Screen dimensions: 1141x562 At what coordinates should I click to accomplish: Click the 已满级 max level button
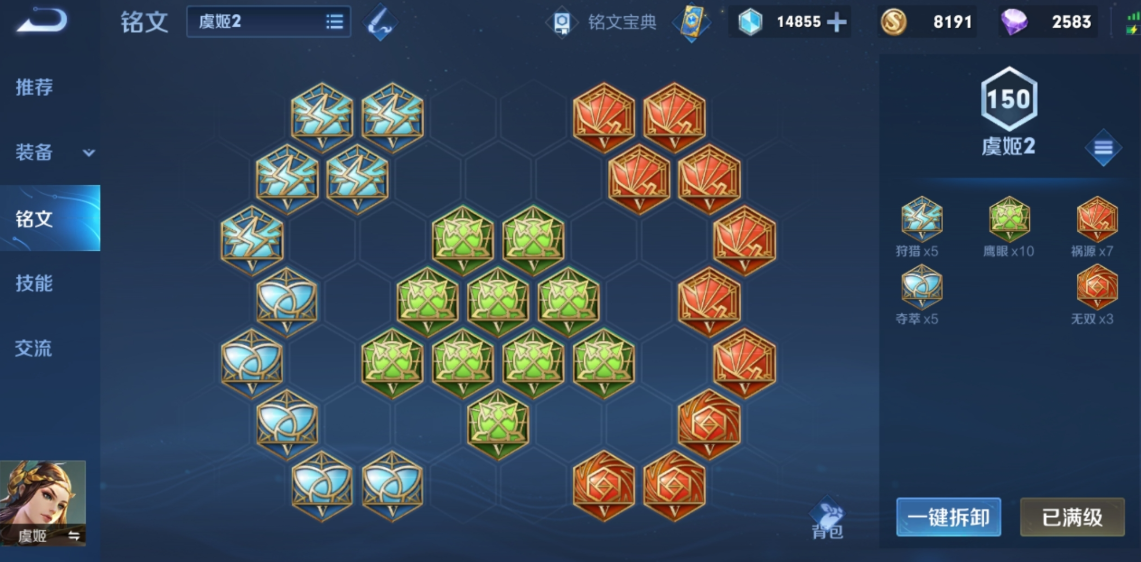[x=1072, y=517]
